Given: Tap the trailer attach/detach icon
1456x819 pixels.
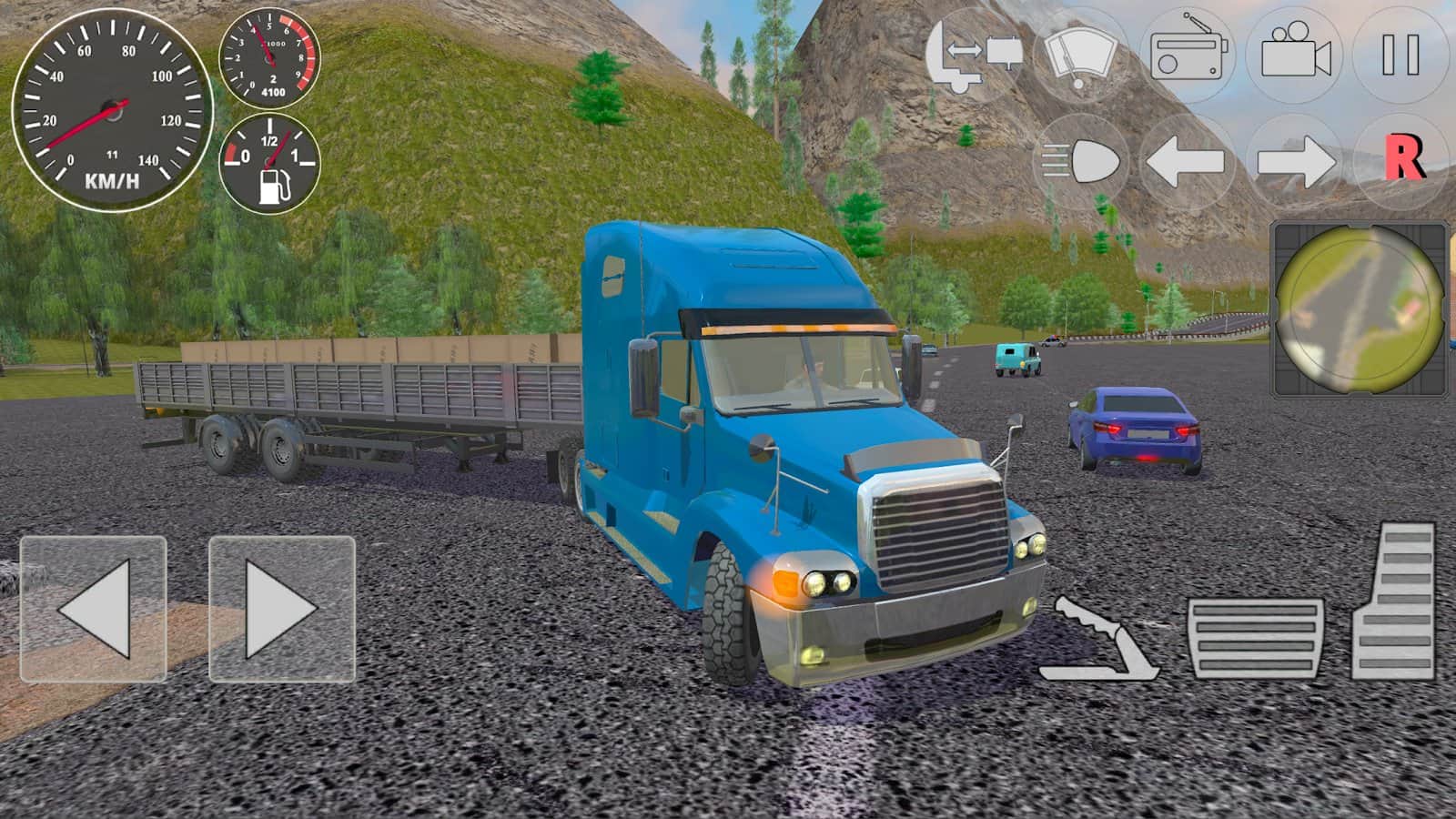Looking at the screenshot, I should pyautogui.click(x=975, y=55).
